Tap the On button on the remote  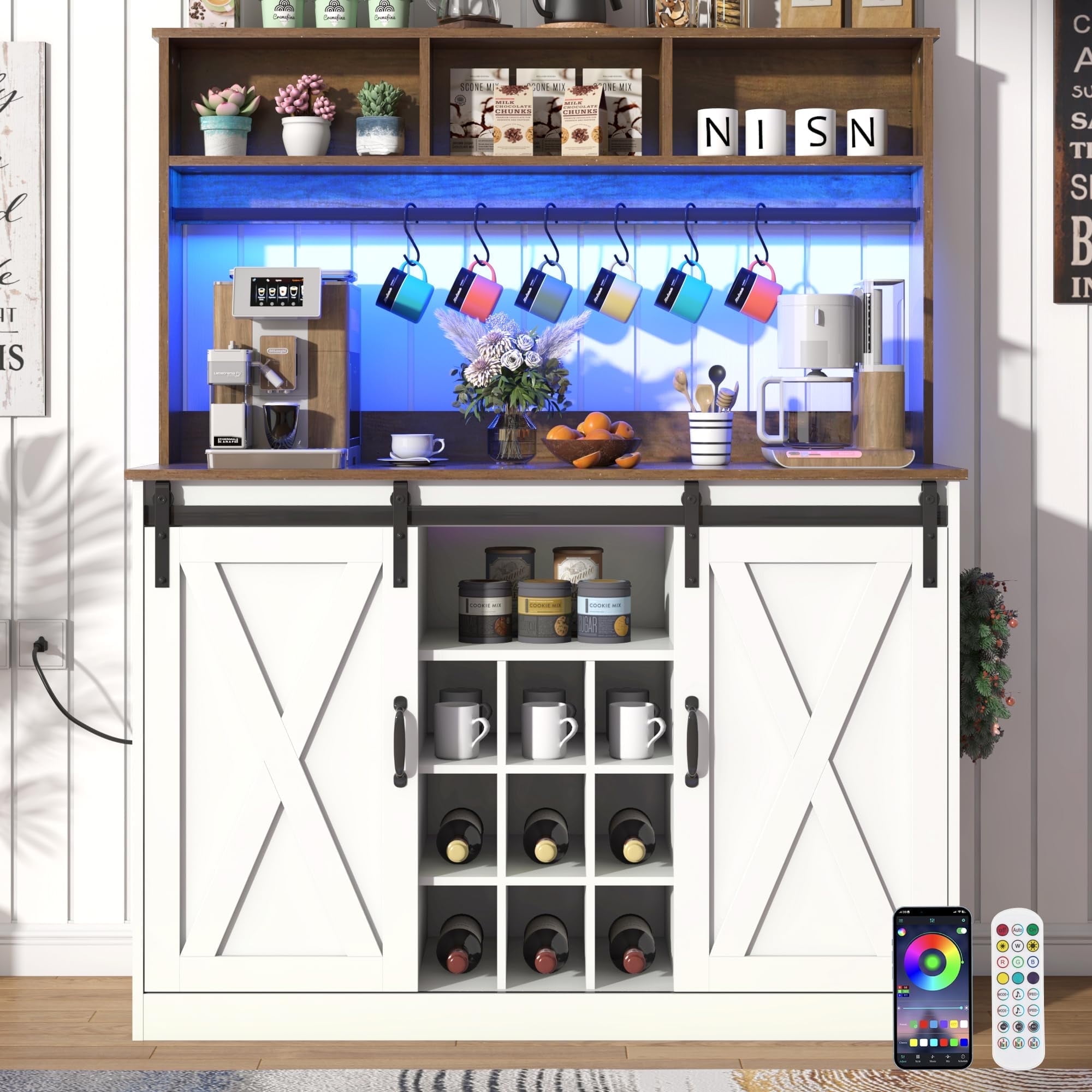pos(1032,930)
